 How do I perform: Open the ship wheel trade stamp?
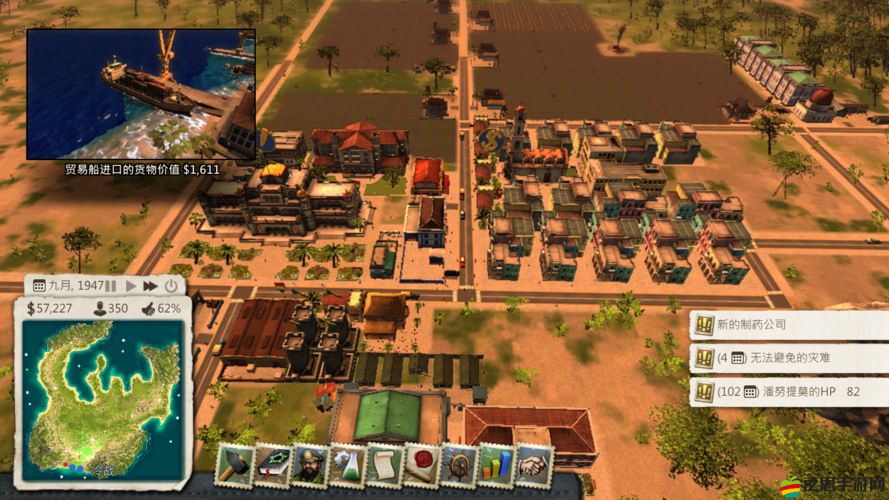(459, 467)
